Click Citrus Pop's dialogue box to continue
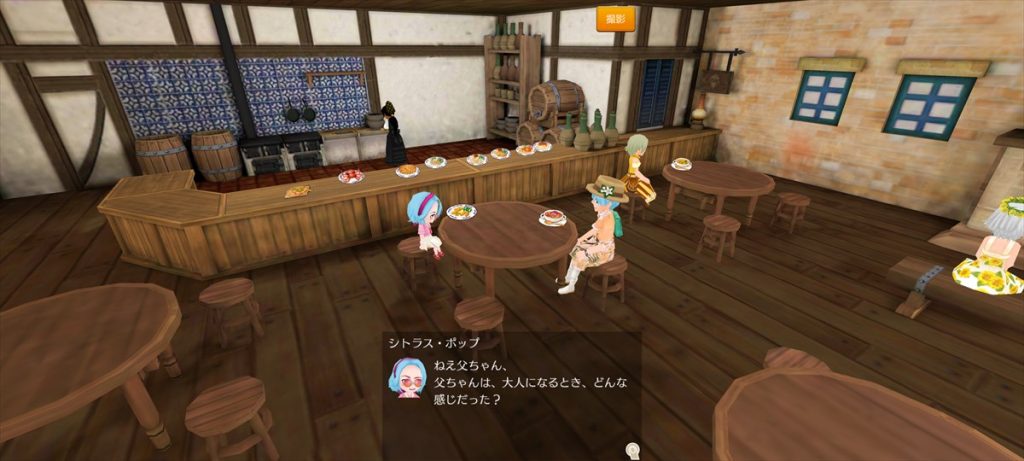 [511, 385]
